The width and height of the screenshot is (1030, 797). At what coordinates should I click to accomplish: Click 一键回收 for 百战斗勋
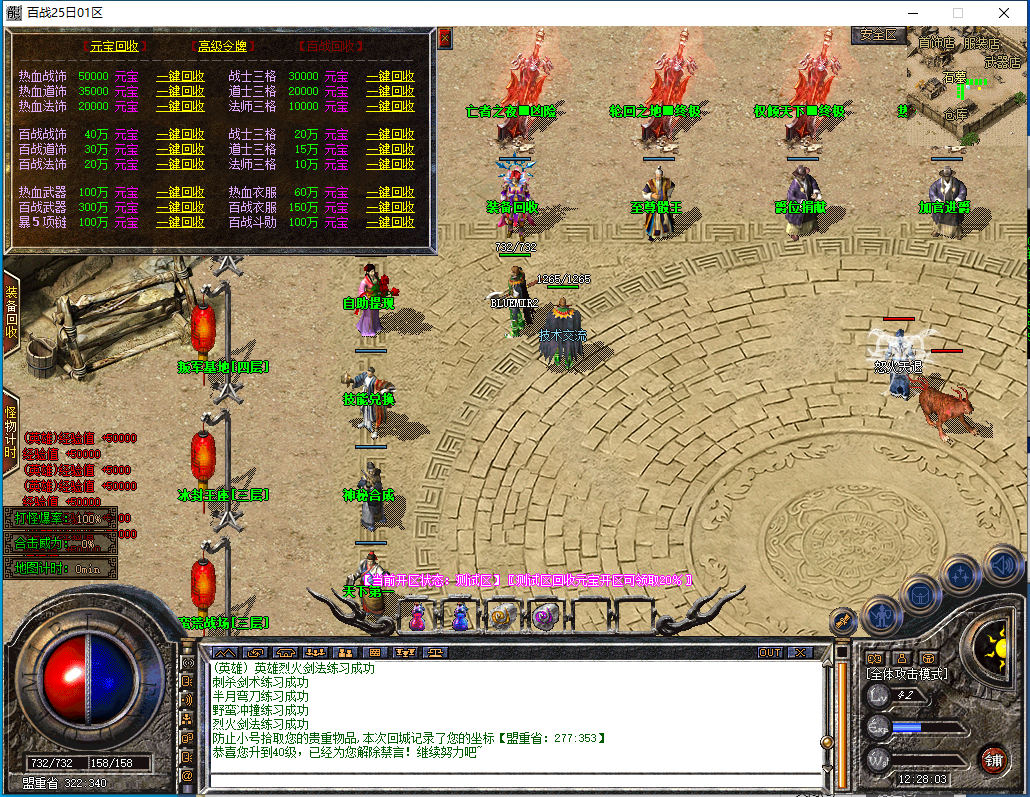click(x=390, y=223)
